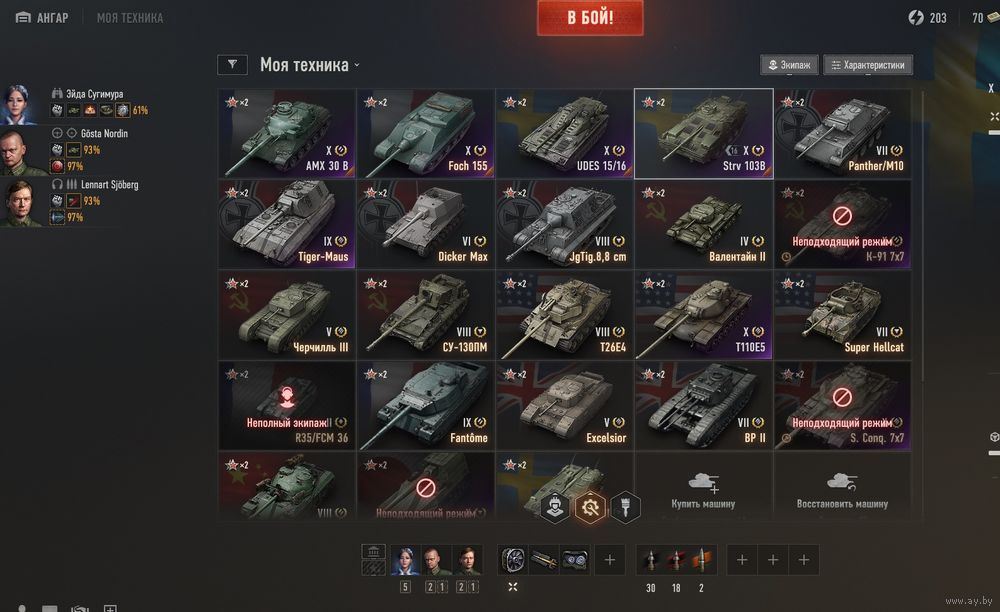Toggle the Экипаж view button
The image size is (1000, 612).
pos(789,65)
